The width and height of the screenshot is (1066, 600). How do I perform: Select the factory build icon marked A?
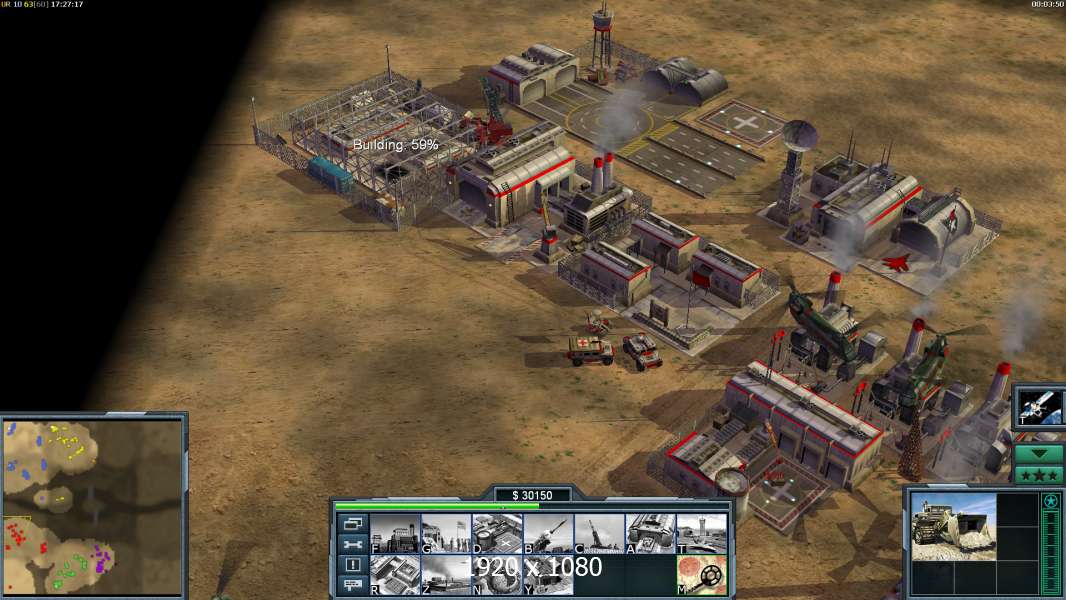click(650, 534)
